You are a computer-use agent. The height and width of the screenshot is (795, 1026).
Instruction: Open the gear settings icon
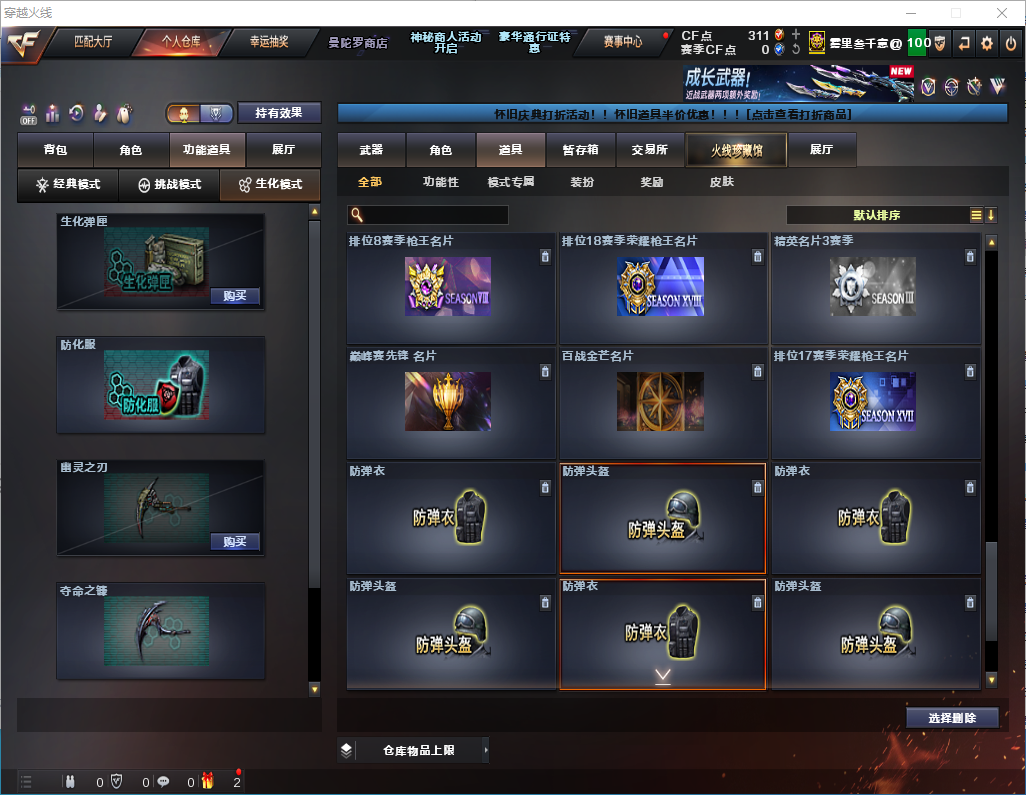click(987, 43)
